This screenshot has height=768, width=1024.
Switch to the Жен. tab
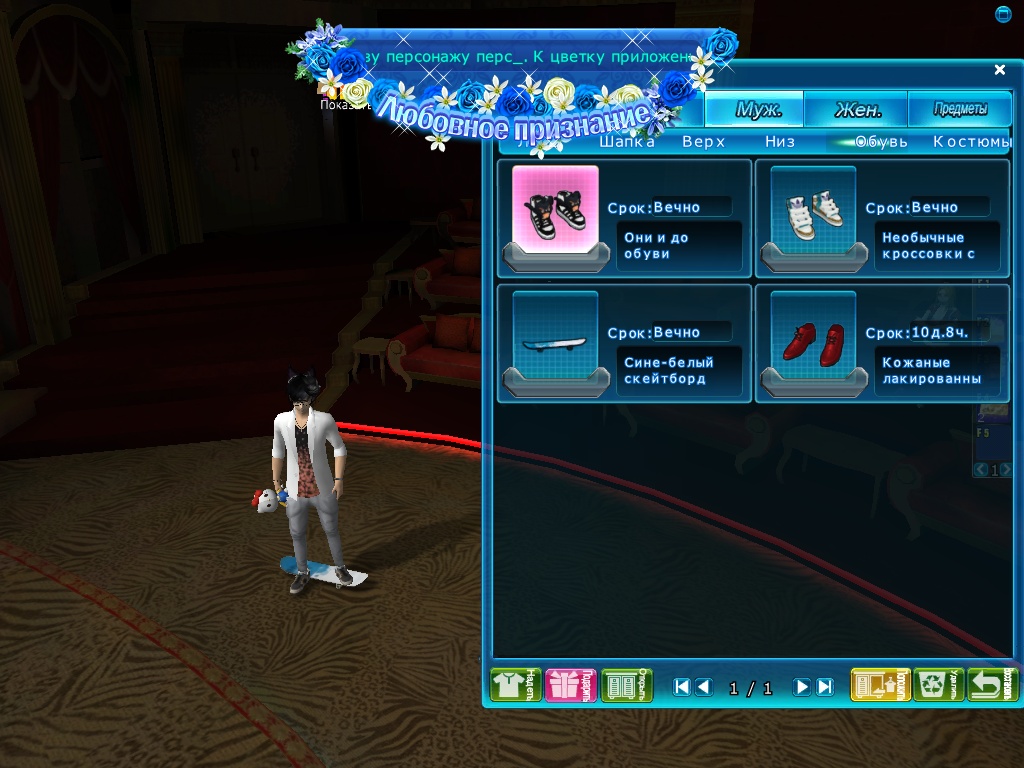[856, 110]
